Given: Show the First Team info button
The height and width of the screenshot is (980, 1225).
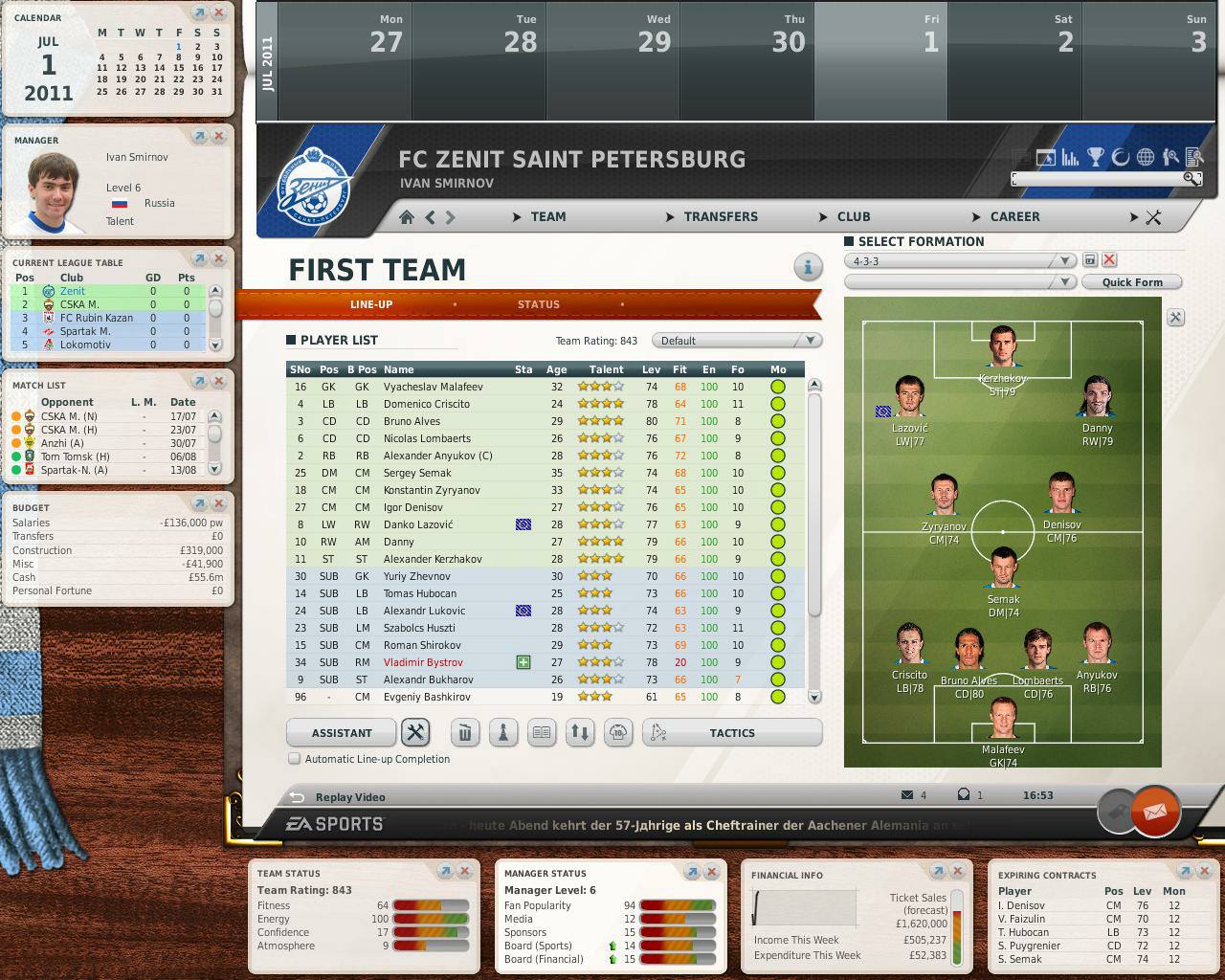Looking at the screenshot, I should pos(808,267).
